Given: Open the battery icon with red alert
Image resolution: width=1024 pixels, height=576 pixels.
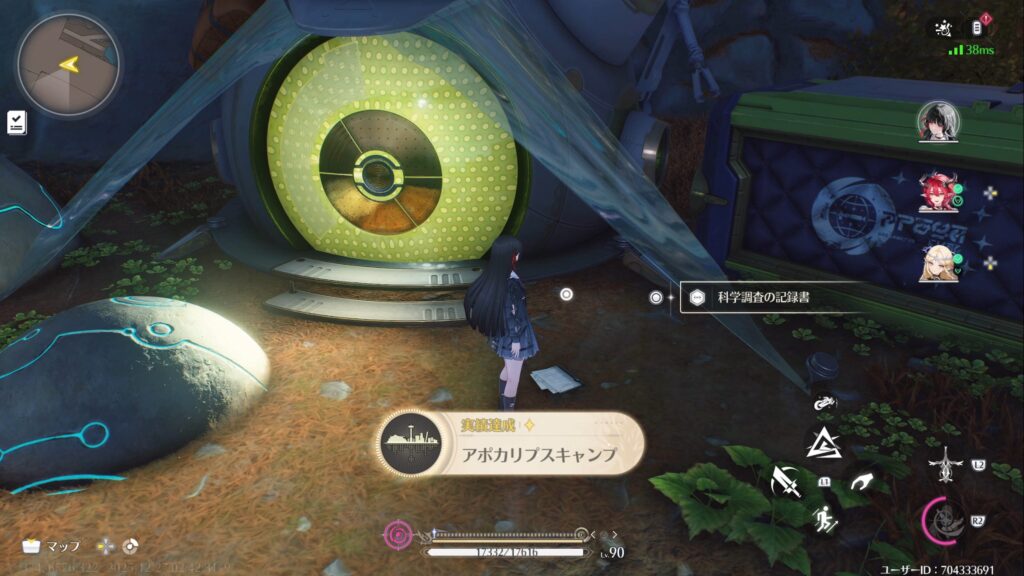Looking at the screenshot, I should click(979, 27).
